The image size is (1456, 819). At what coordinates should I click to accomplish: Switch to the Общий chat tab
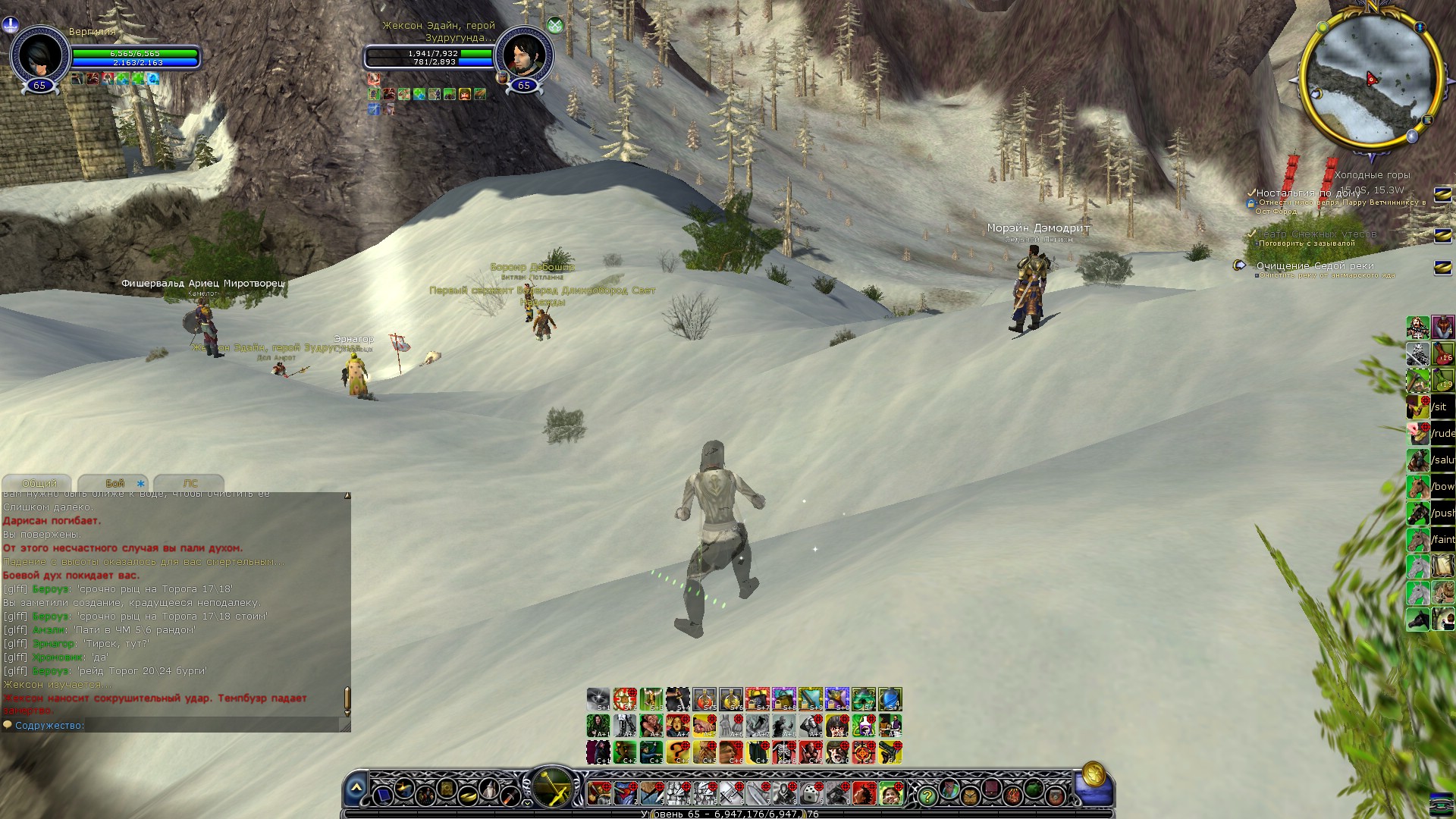tap(38, 483)
